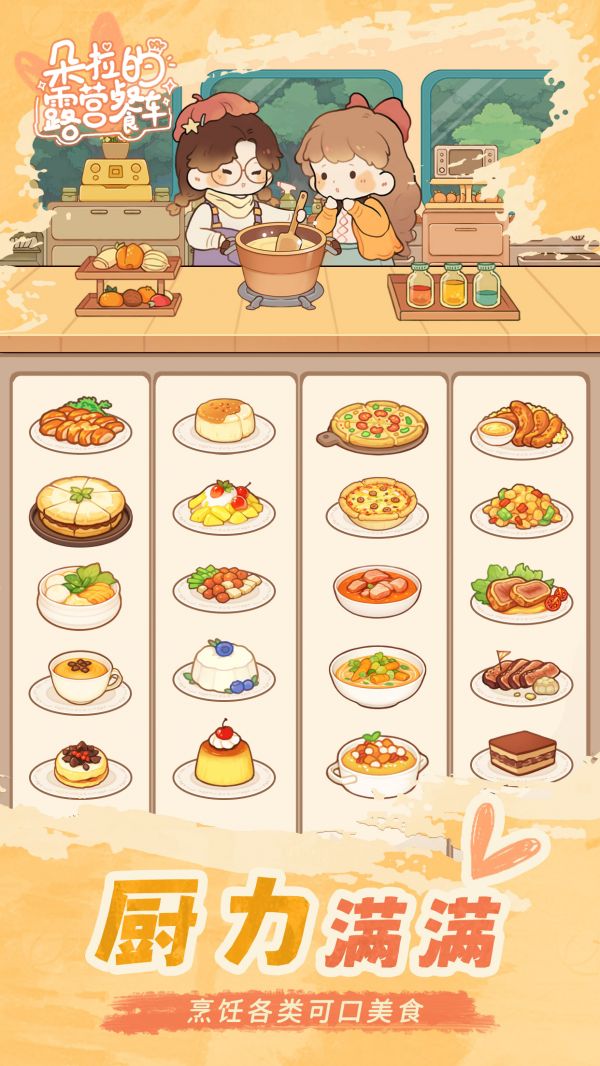Choose the round quiche tart
This screenshot has width=600, height=1066.
(377, 504)
